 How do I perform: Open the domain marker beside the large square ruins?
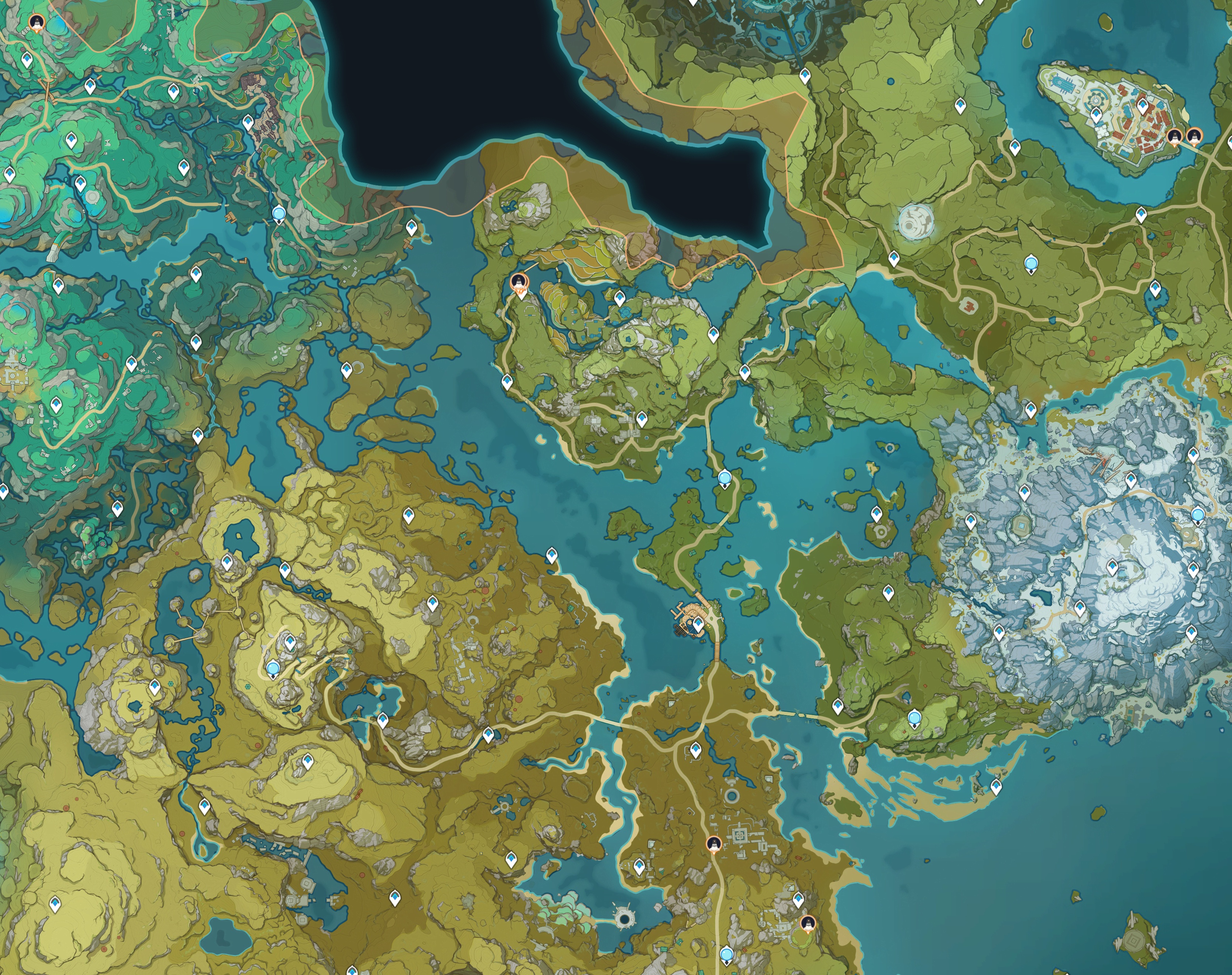pyautogui.click(x=714, y=843)
